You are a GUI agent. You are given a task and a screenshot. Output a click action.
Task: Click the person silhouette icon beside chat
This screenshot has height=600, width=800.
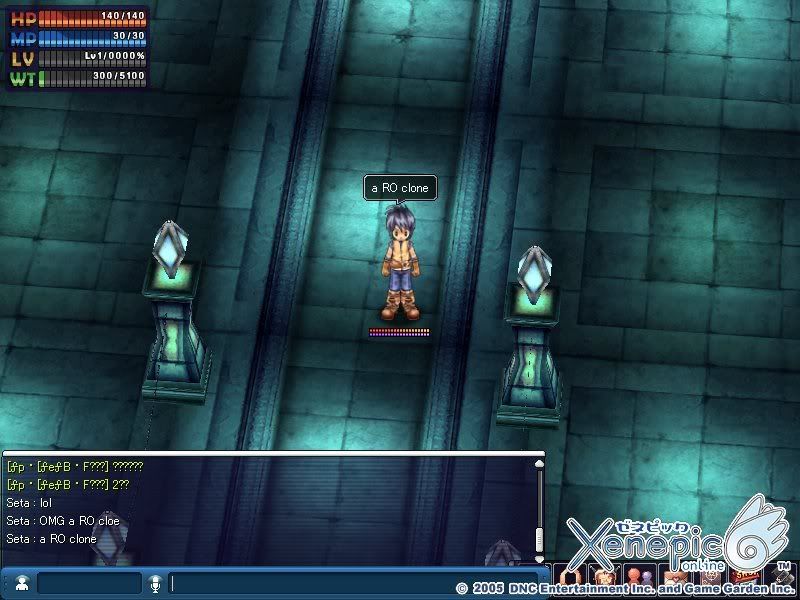coord(21,583)
